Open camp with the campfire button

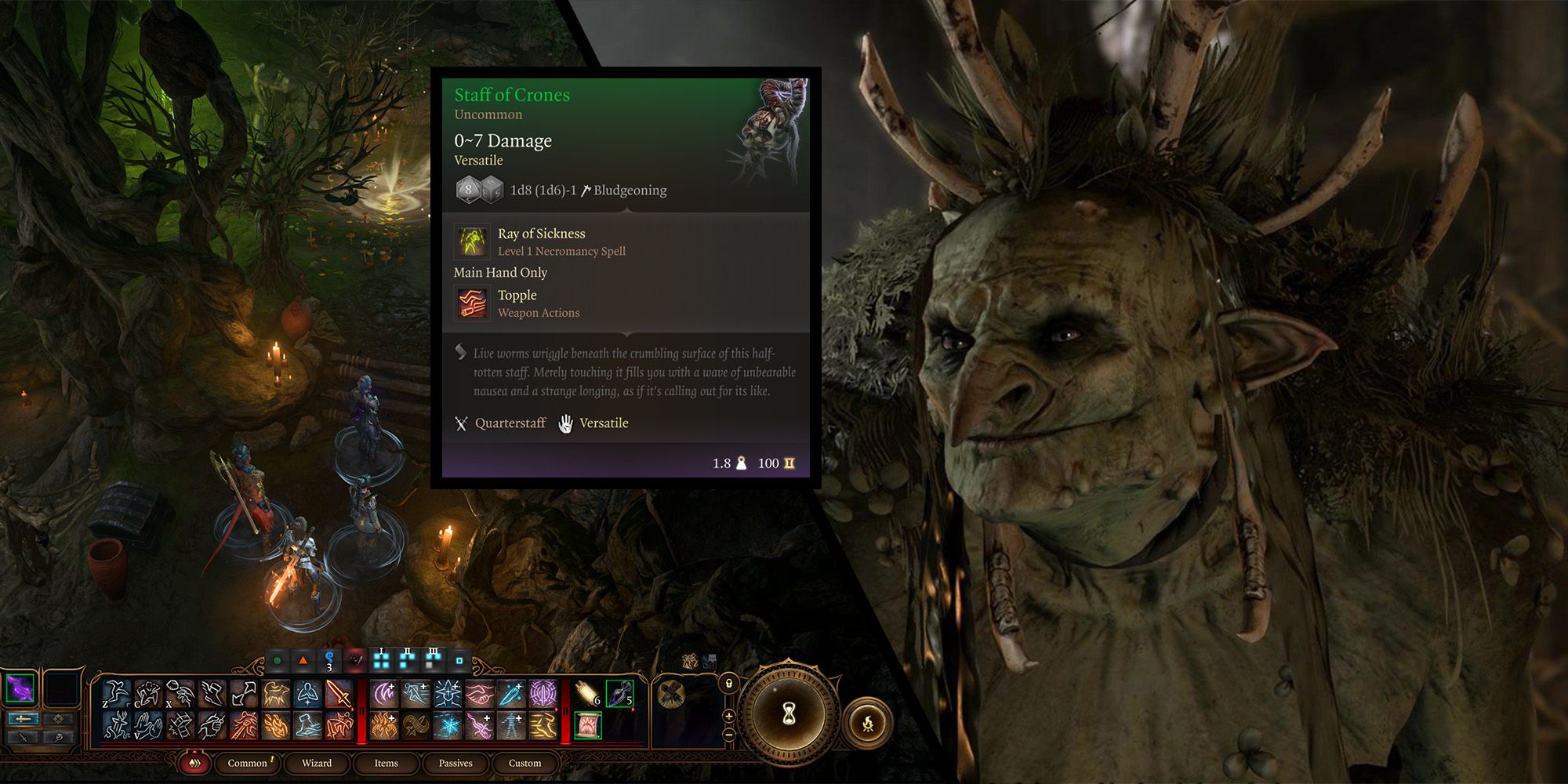868,723
